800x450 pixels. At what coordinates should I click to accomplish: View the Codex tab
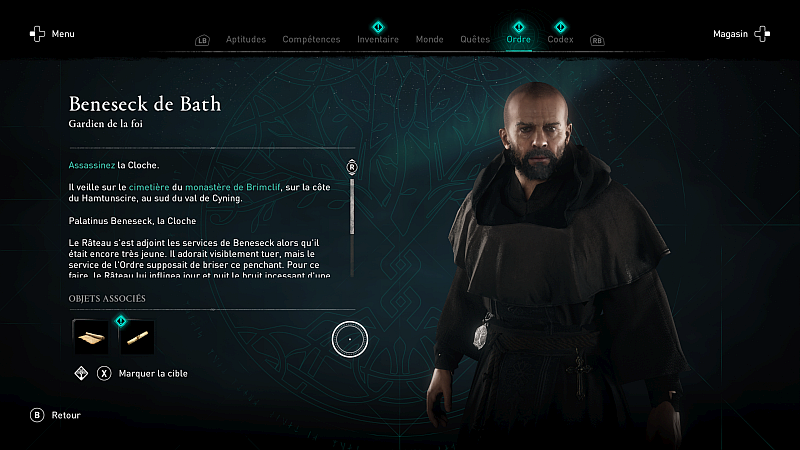[x=560, y=40]
